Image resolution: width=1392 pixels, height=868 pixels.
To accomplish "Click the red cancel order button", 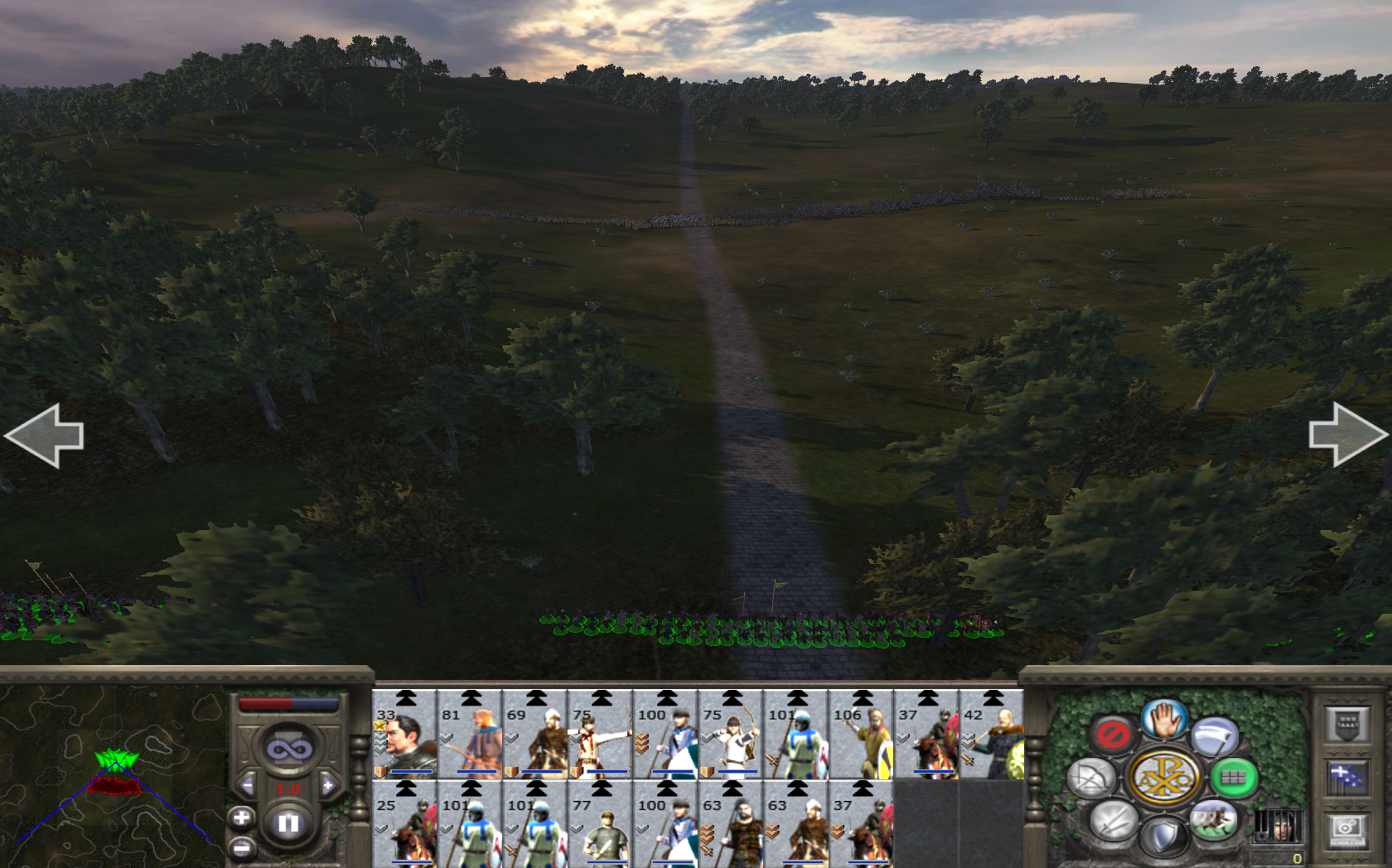I will pyautogui.click(x=1112, y=734).
